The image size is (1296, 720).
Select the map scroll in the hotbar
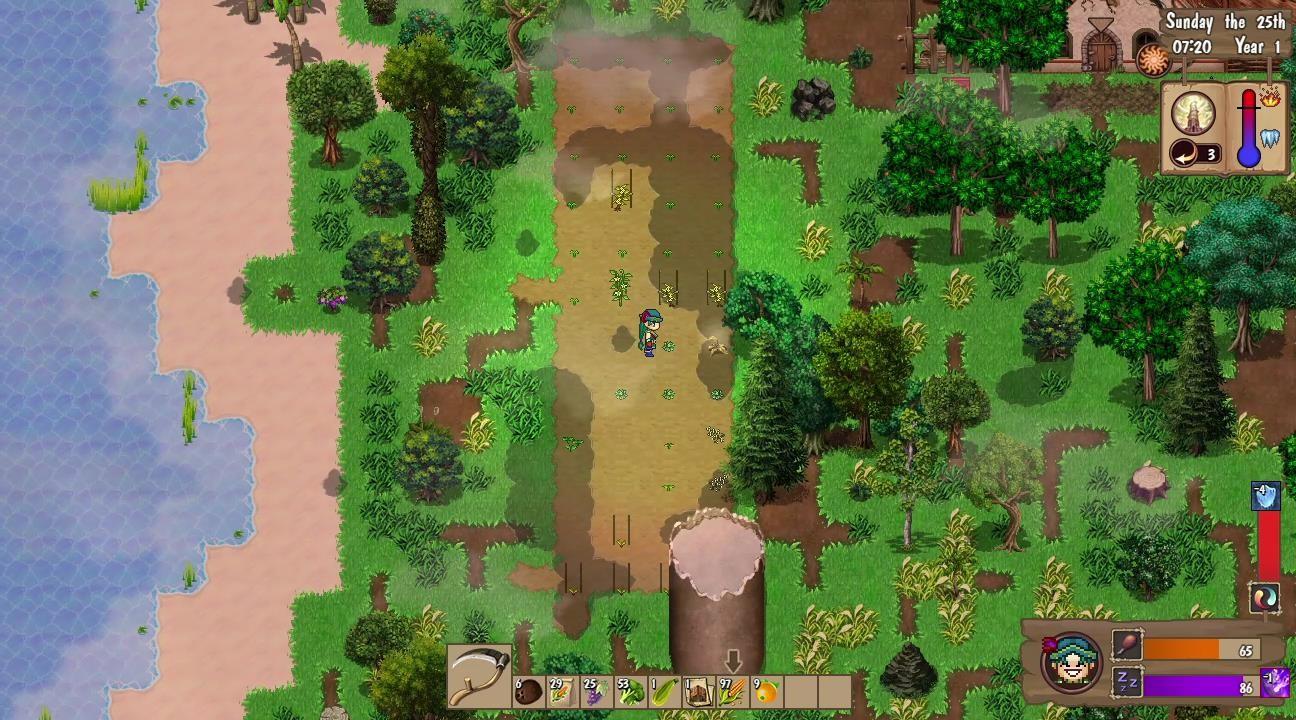699,692
